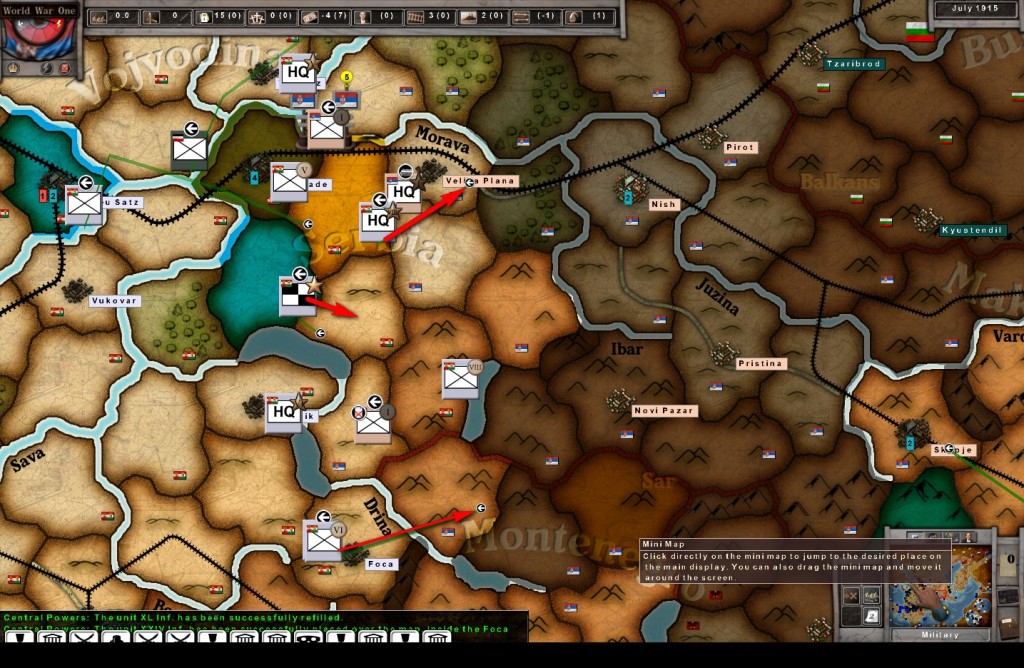Select the HQ unit at the map's top
1024x668 pixels.
pyautogui.click(x=297, y=72)
